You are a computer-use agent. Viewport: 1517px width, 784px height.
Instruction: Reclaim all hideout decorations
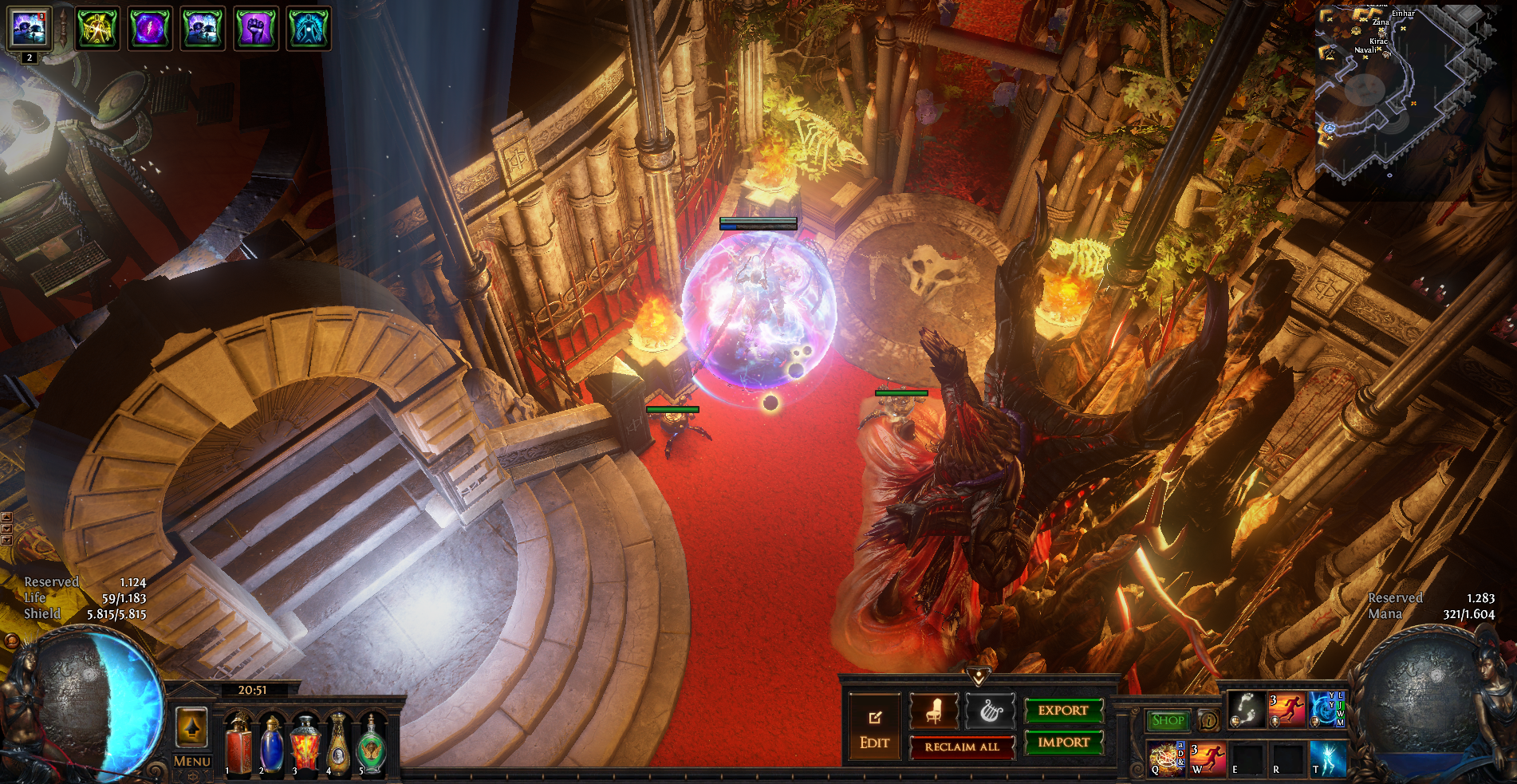point(962,747)
